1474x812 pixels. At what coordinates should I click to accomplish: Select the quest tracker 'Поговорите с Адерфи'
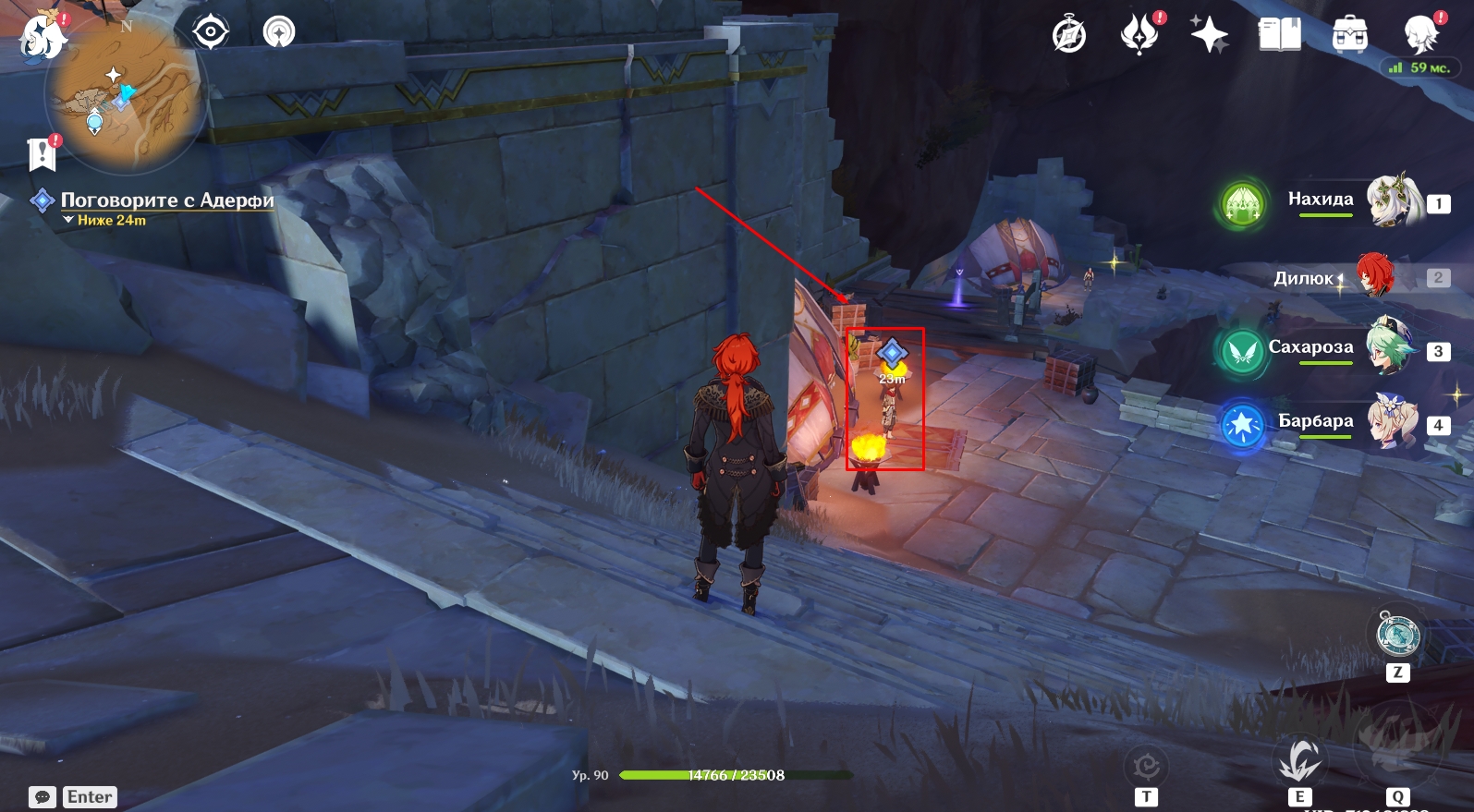[166, 200]
